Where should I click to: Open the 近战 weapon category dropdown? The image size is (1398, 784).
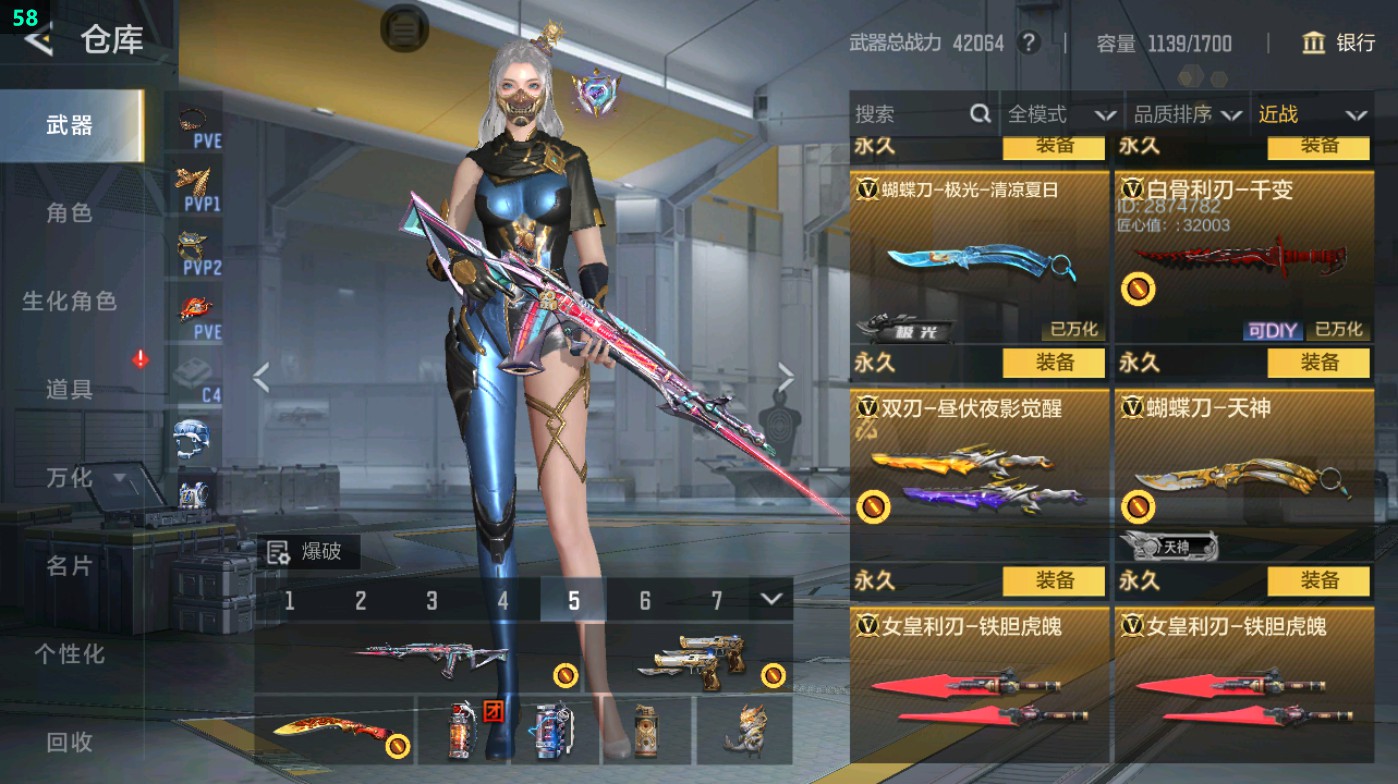tap(1311, 115)
